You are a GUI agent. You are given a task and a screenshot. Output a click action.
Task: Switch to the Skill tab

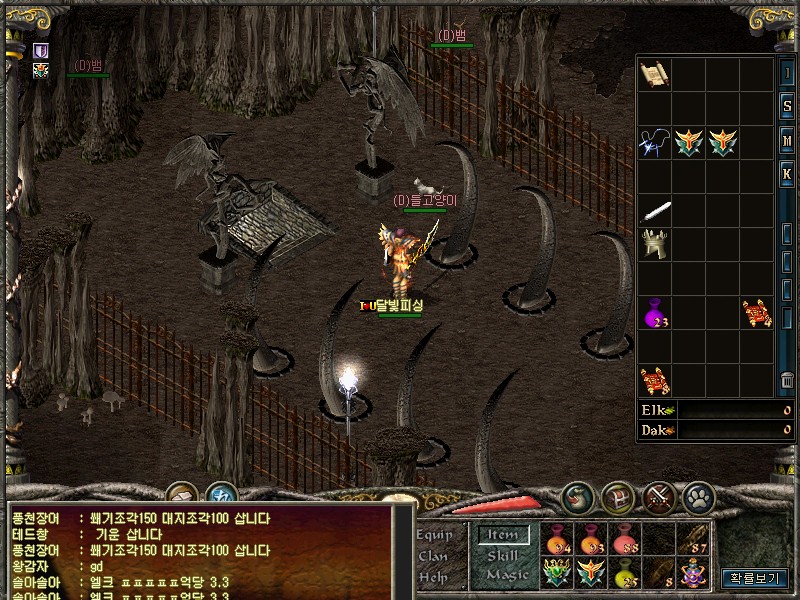tap(502, 555)
